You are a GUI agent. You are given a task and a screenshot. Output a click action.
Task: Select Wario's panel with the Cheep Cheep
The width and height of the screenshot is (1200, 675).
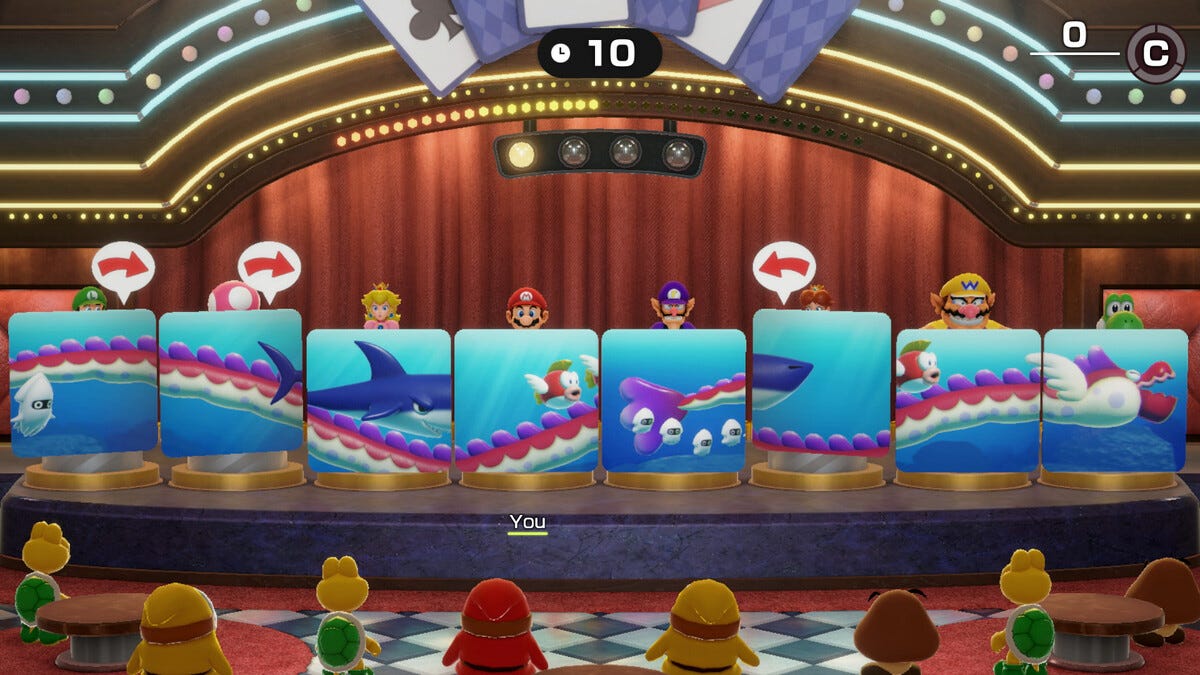(967, 400)
